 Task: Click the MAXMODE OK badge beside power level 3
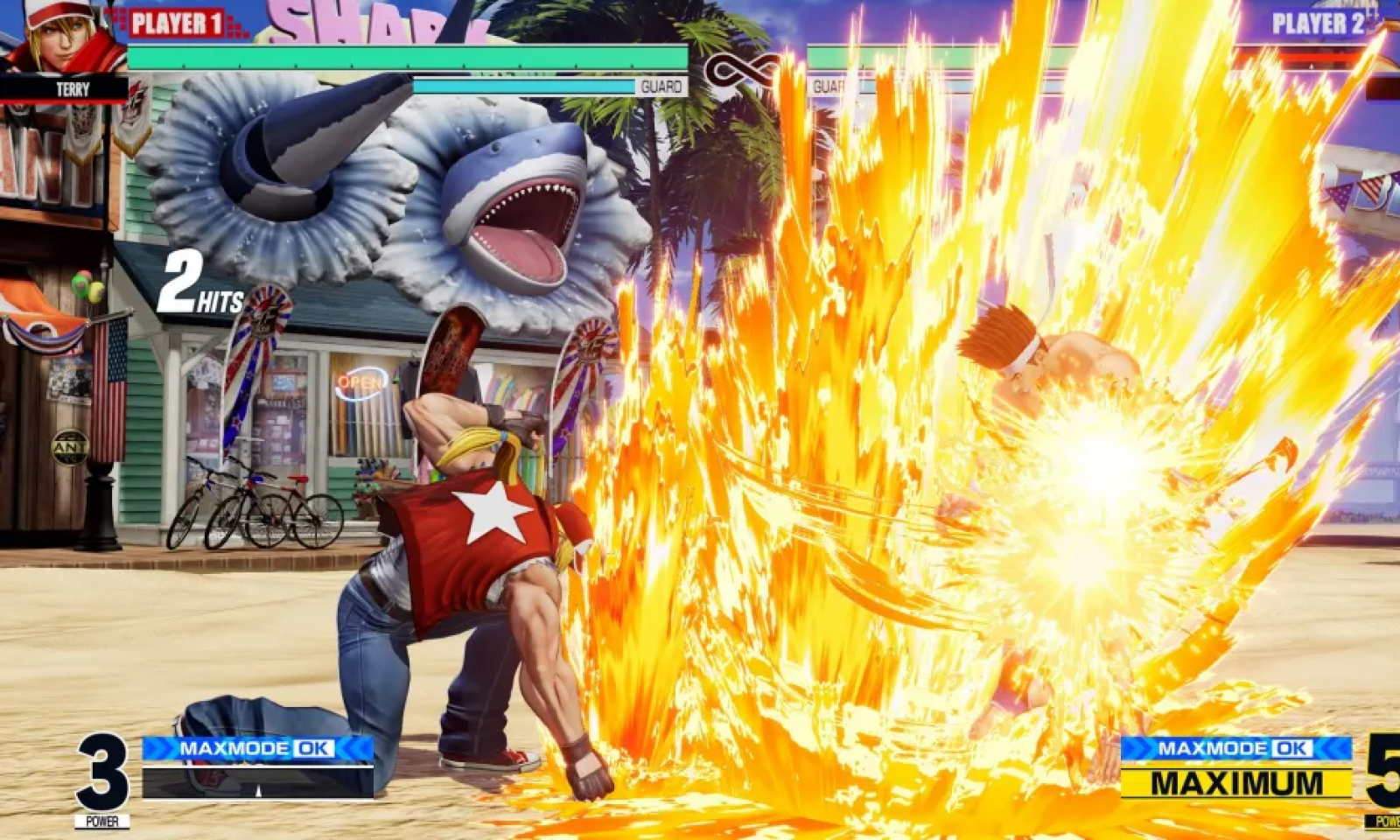(x=257, y=748)
